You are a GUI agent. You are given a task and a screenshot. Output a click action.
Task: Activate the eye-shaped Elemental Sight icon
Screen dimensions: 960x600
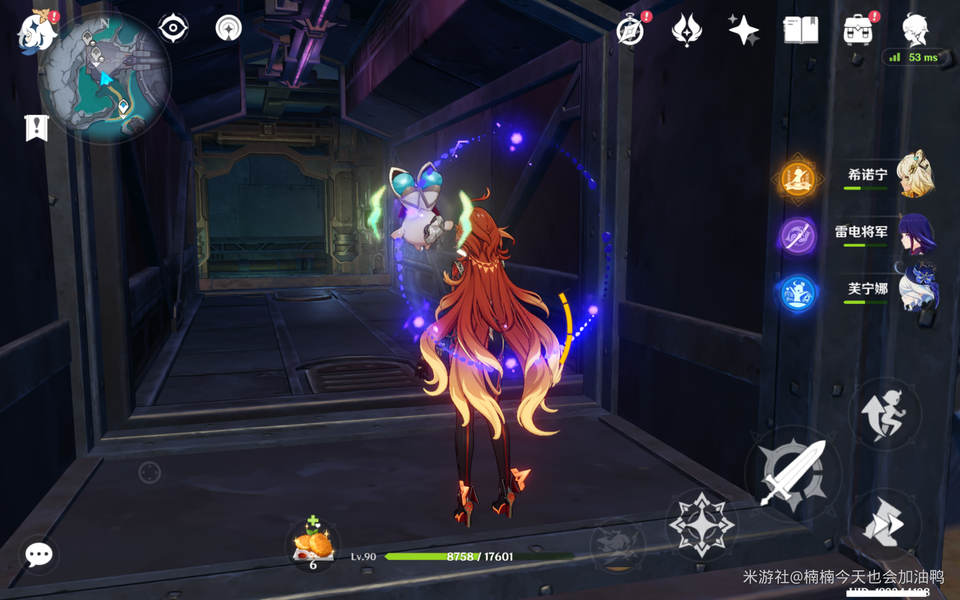coord(174,28)
